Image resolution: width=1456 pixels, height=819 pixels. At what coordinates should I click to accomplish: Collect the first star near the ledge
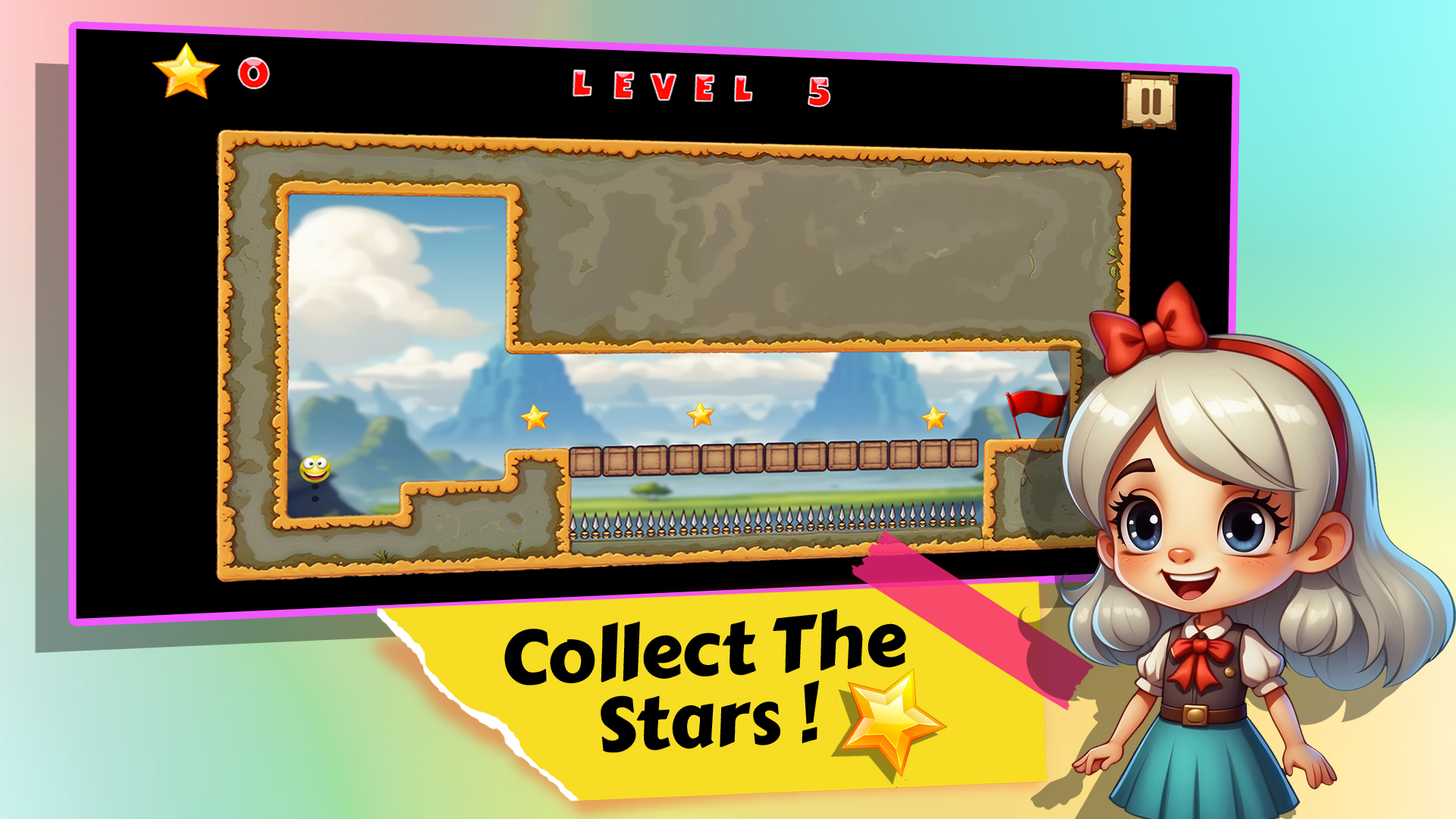coord(533,418)
